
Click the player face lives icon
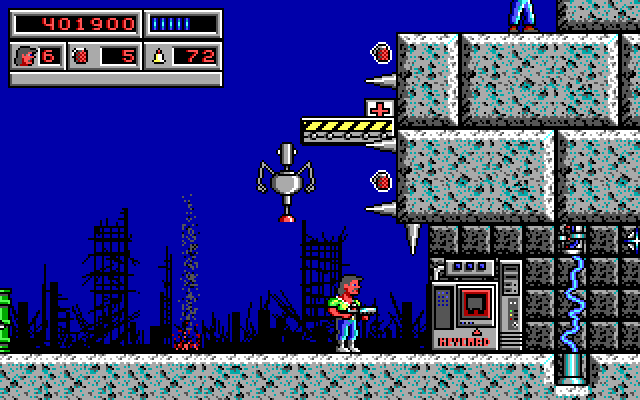25,56
